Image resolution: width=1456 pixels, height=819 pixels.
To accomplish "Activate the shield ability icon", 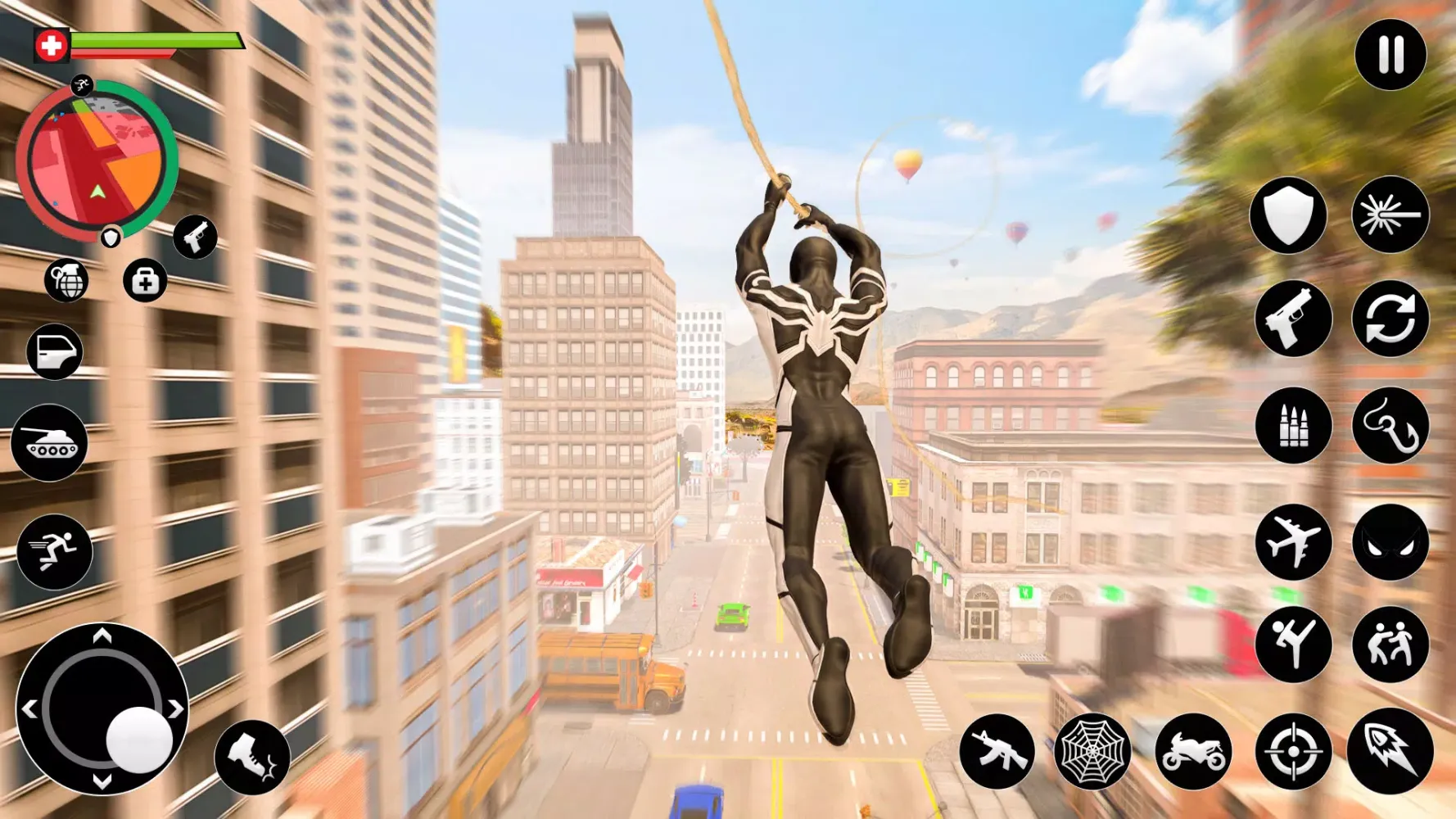I will point(1288,215).
